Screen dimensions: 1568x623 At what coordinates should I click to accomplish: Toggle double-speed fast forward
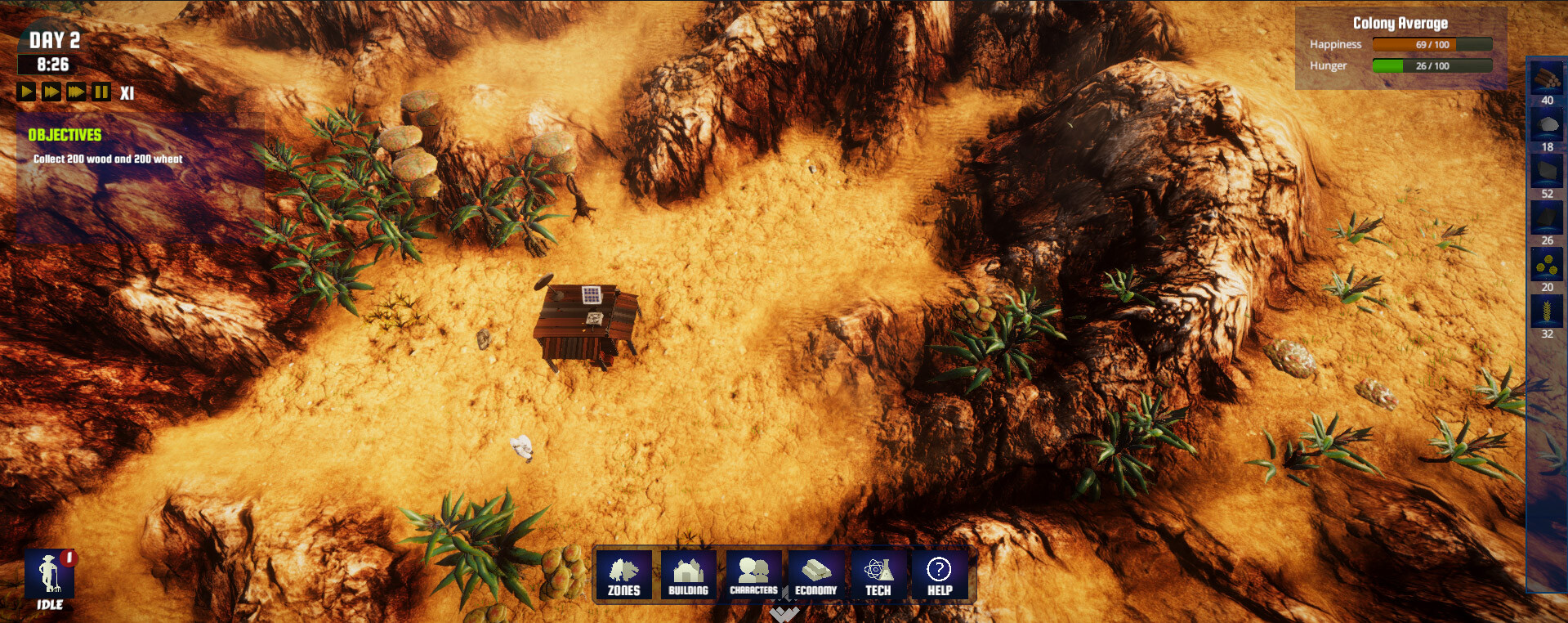click(x=51, y=92)
